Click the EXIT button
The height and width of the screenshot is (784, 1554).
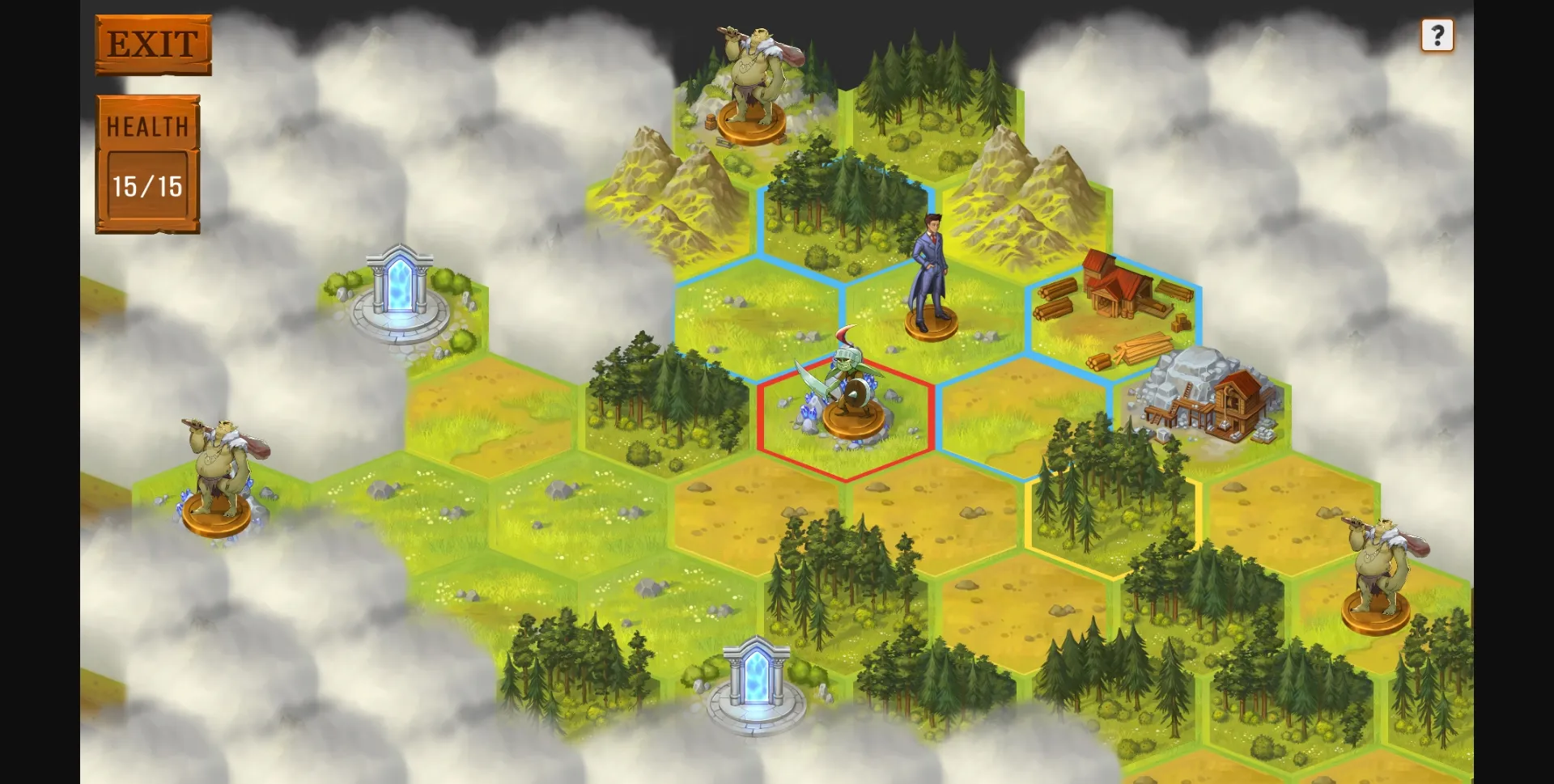152,44
